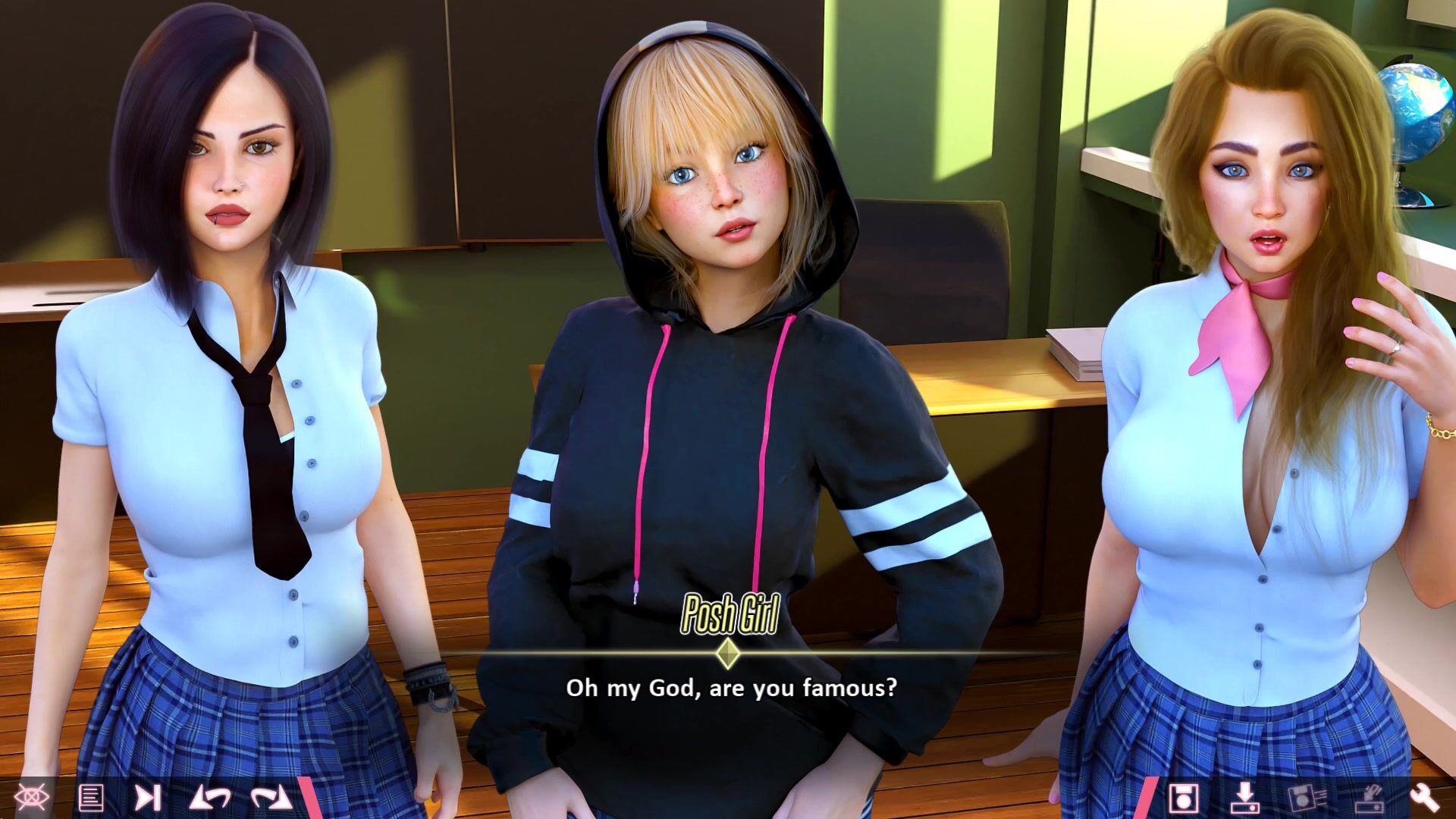Quick save with the speeding floppy icon

click(x=1307, y=797)
